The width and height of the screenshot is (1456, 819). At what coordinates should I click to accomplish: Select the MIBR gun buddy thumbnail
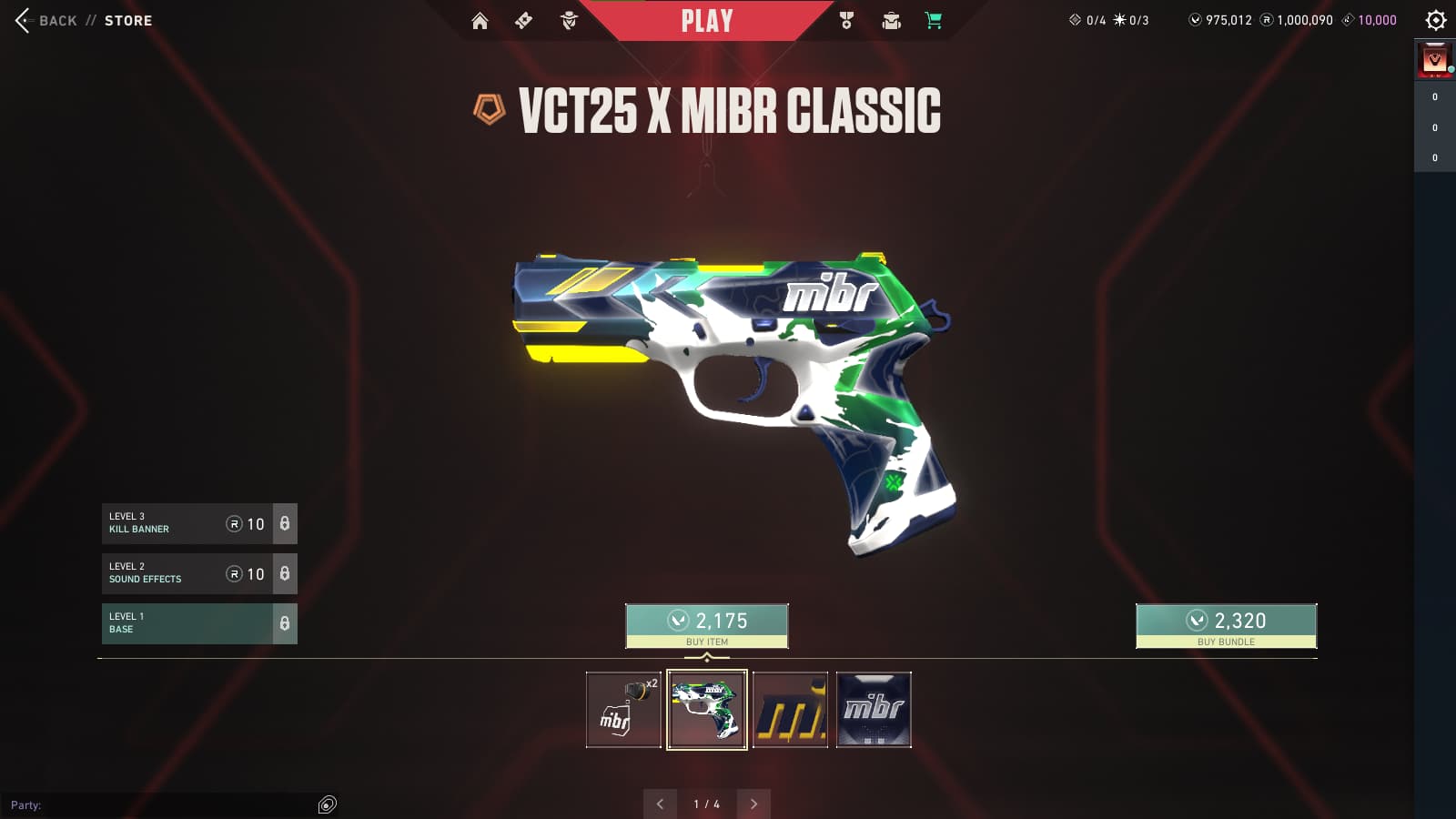[x=623, y=710]
